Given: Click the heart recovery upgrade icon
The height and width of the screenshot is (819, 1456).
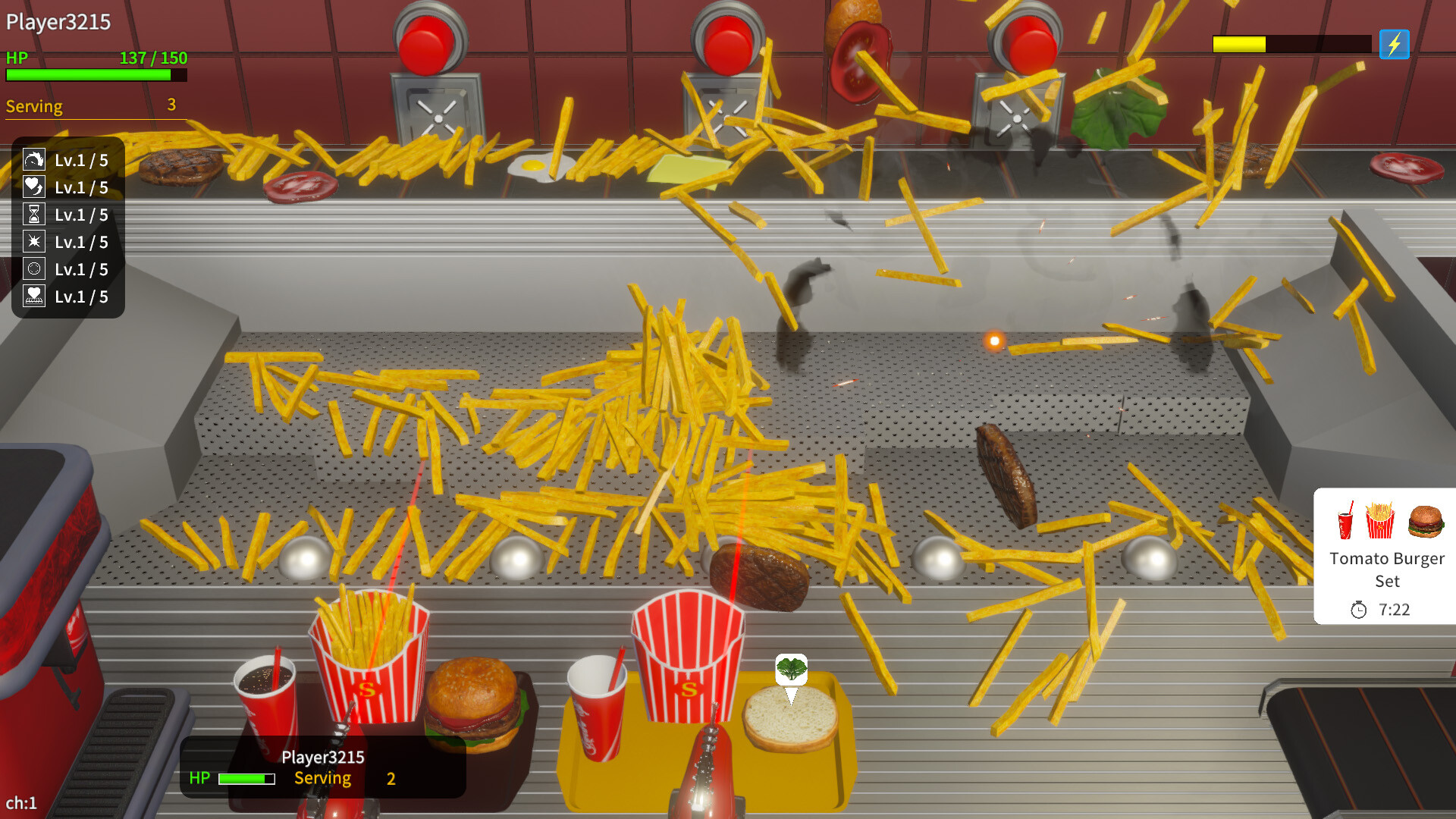Looking at the screenshot, I should click(x=34, y=187).
